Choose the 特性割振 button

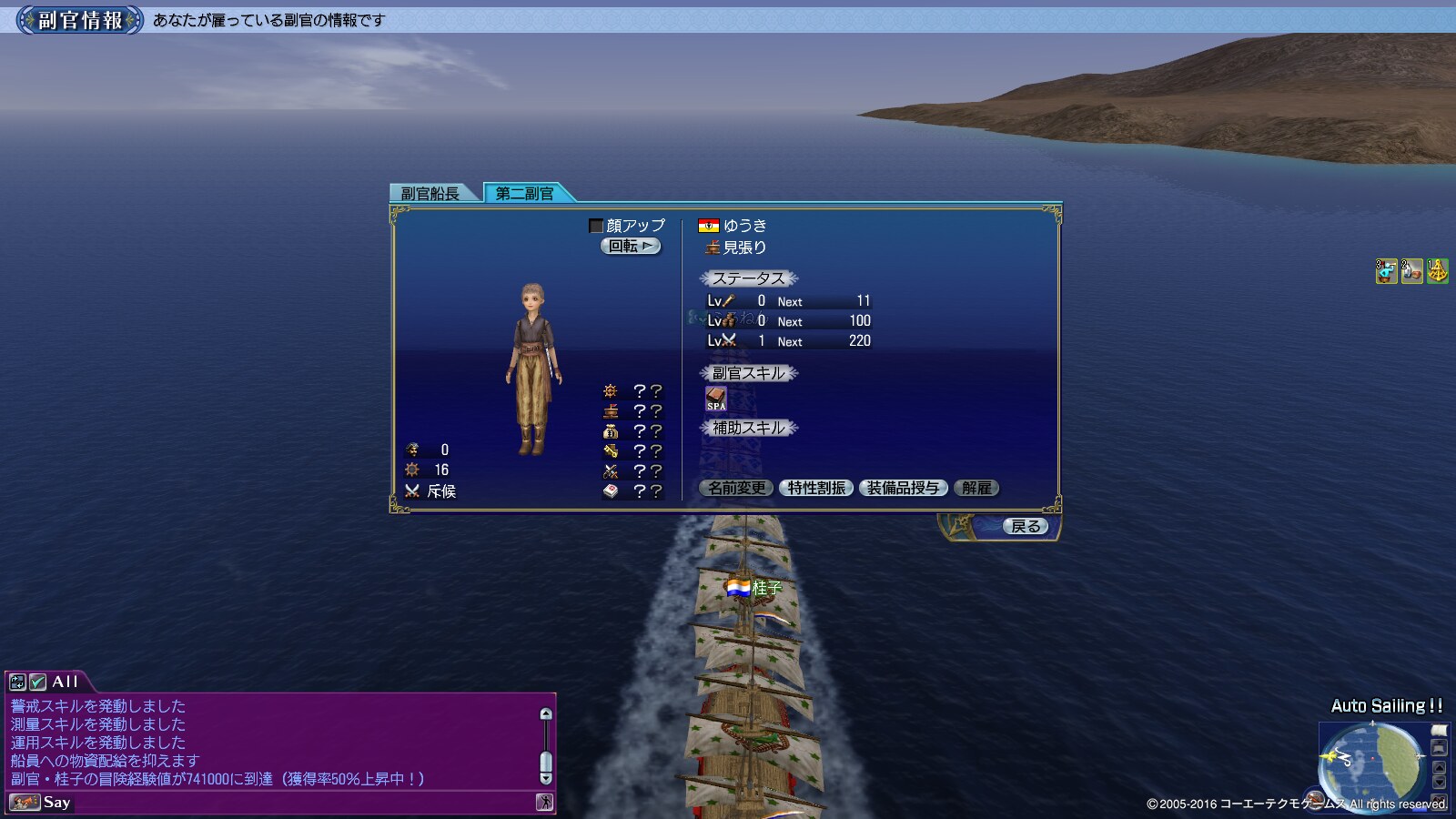(817, 489)
